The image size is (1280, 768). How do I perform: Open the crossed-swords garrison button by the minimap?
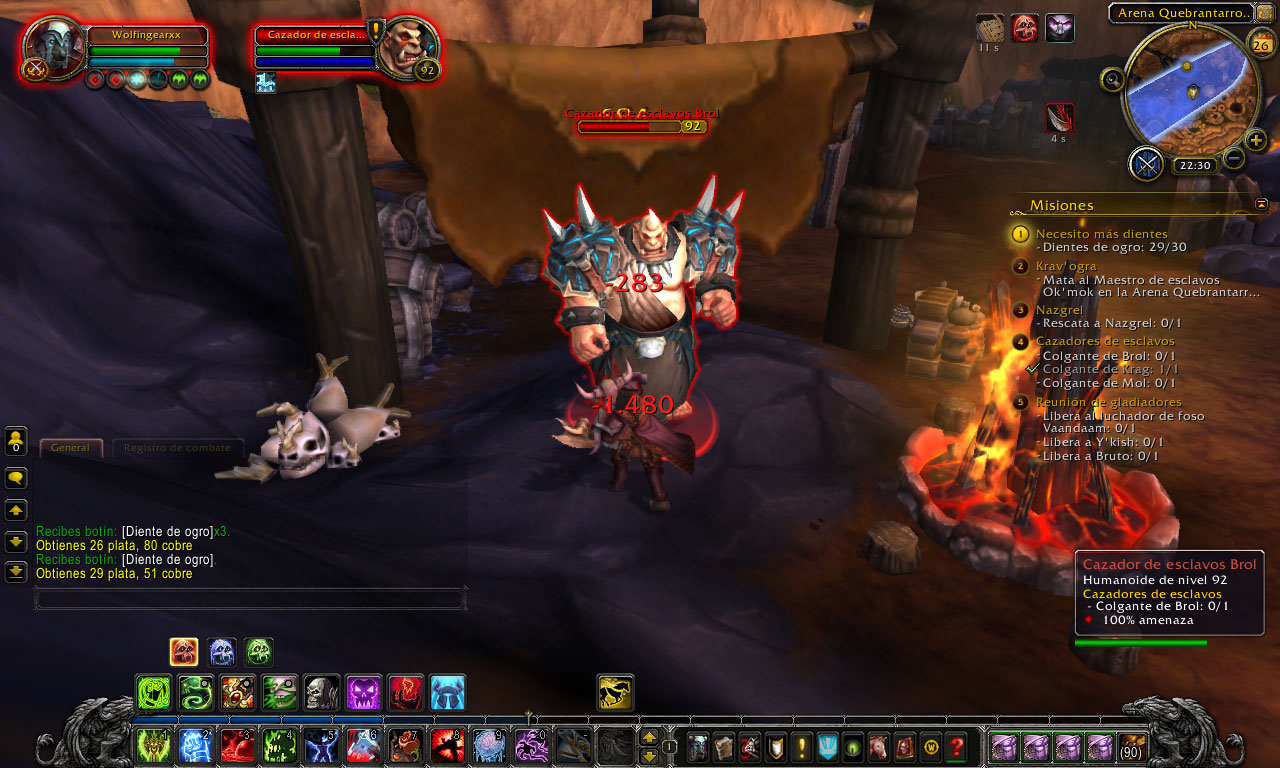pyautogui.click(x=1146, y=164)
